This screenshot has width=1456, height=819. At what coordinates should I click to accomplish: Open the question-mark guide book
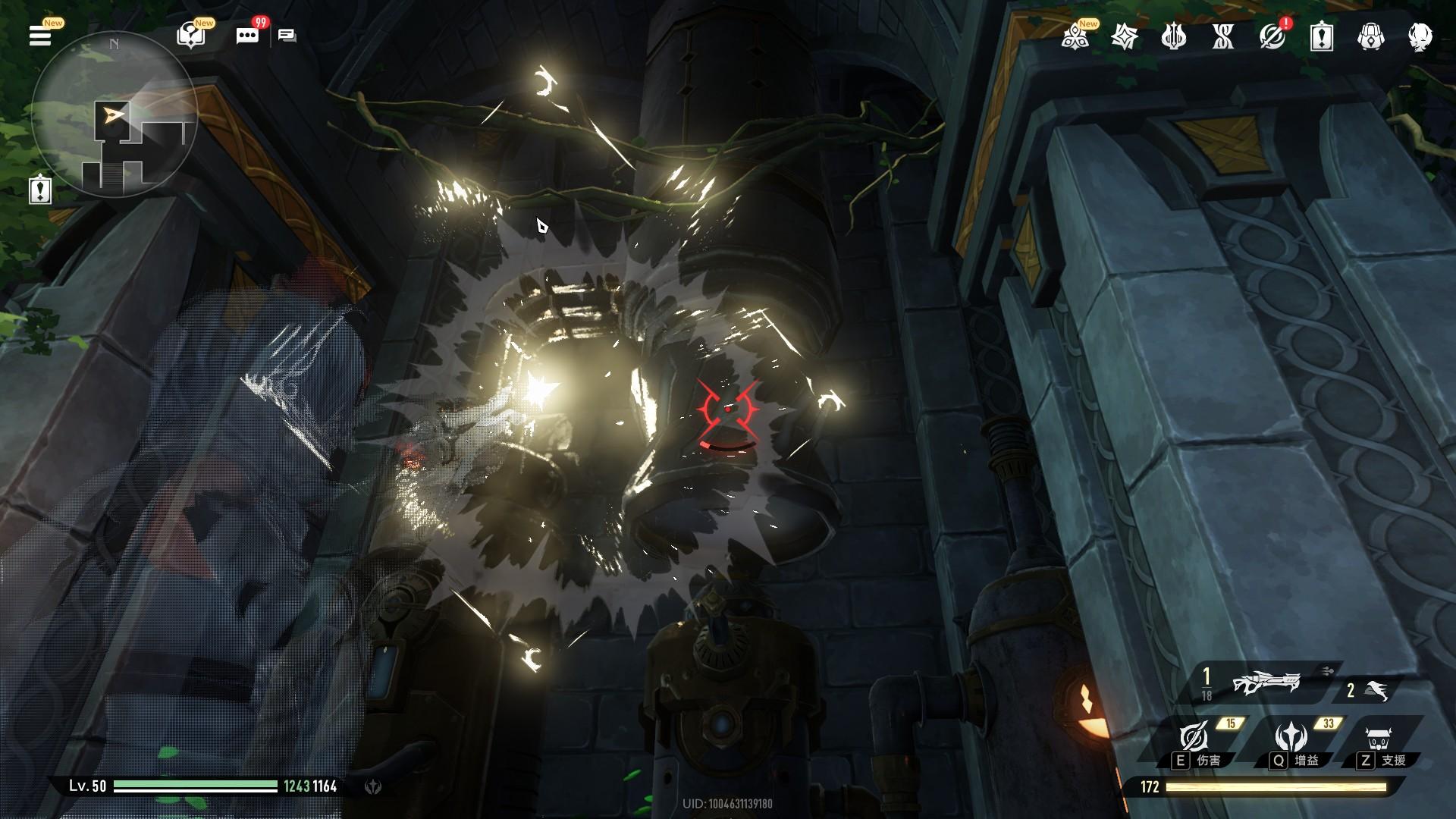coord(190,36)
